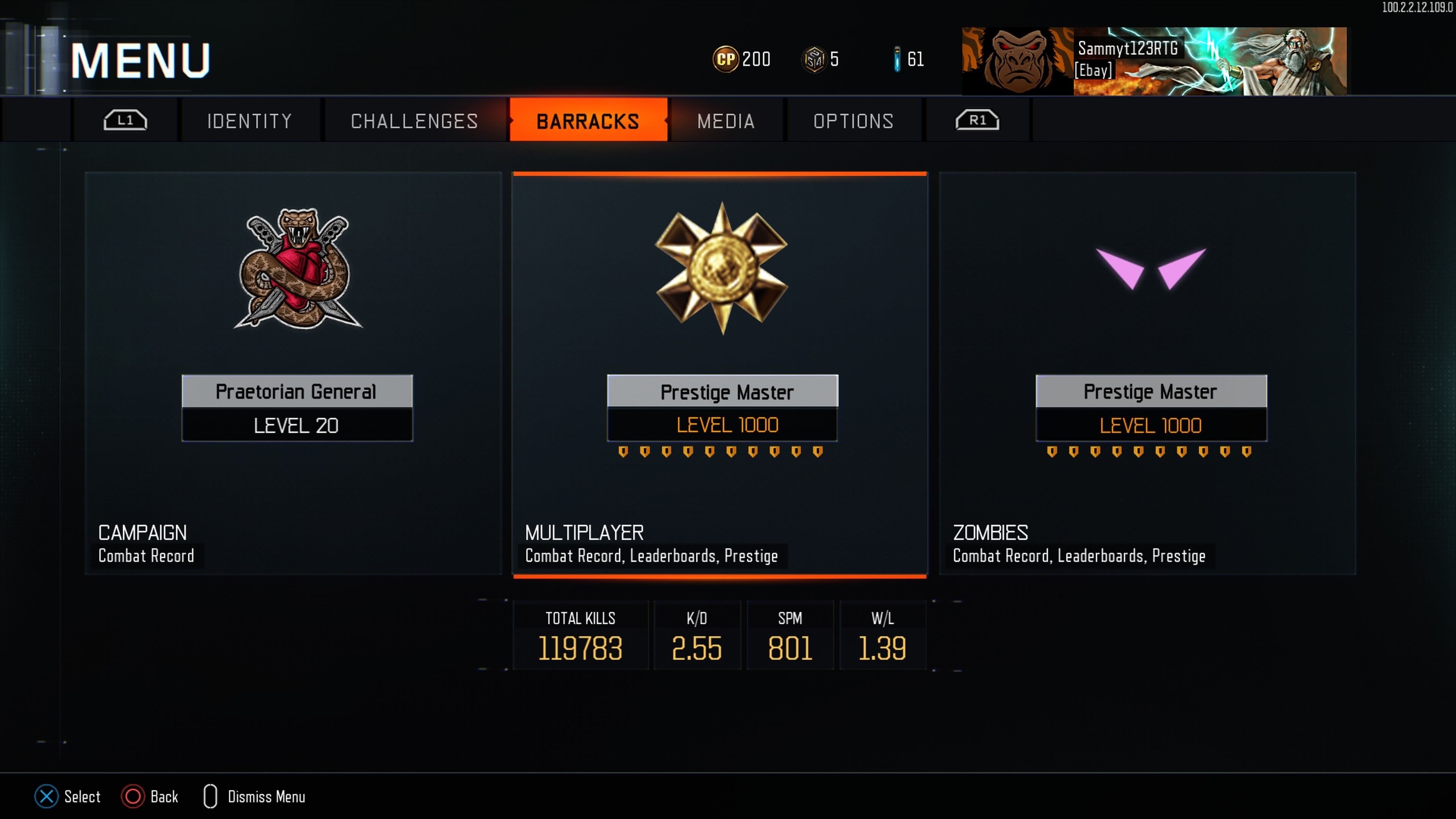
Task: Open the Campaign combat record card
Action: [293, 373]
